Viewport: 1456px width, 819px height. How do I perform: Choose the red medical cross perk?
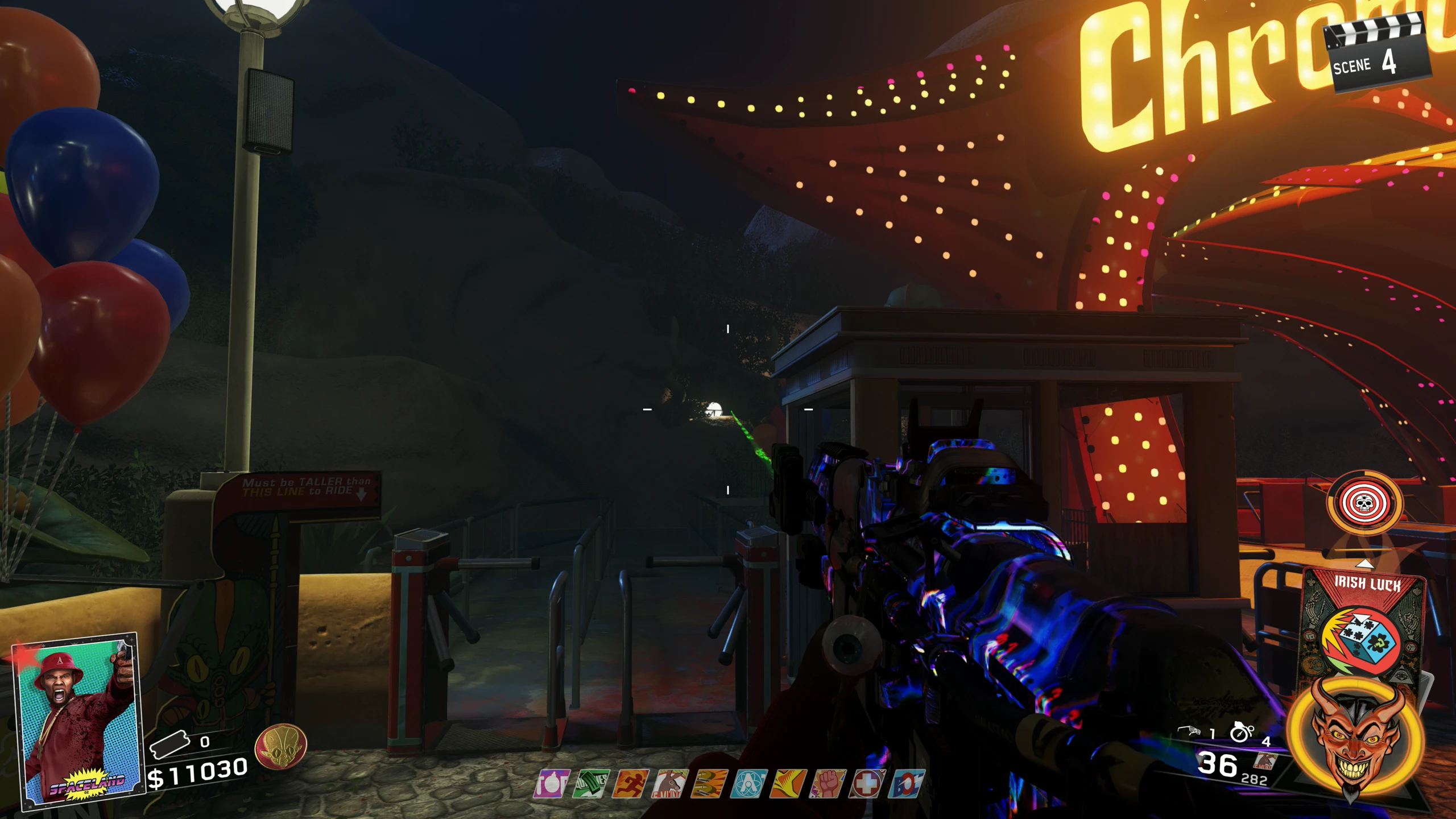867,784
